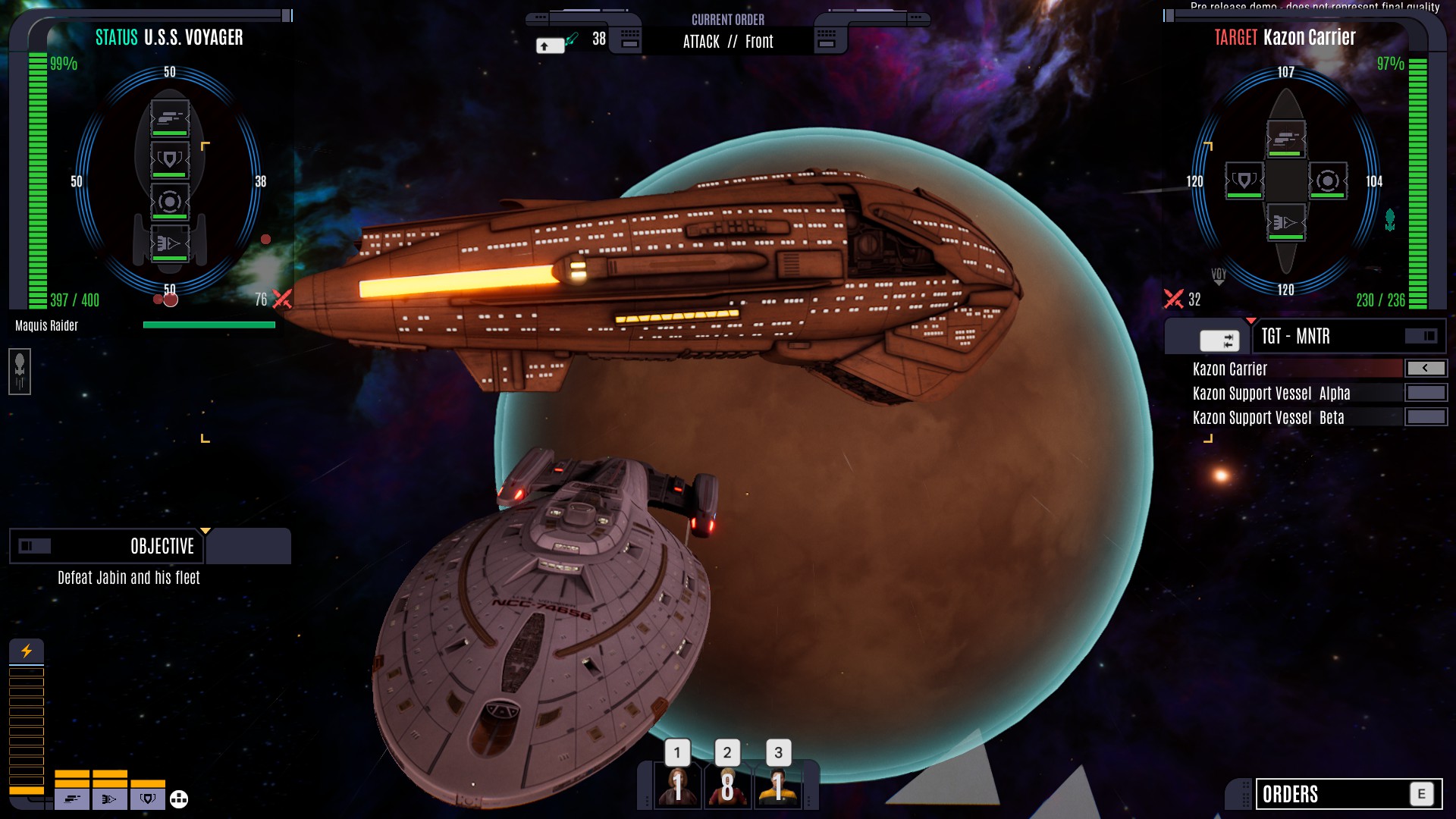Target the Kazon Carrier's weapons subsystem
This screenshot has height=819, width=1456.
[1285, 139]
